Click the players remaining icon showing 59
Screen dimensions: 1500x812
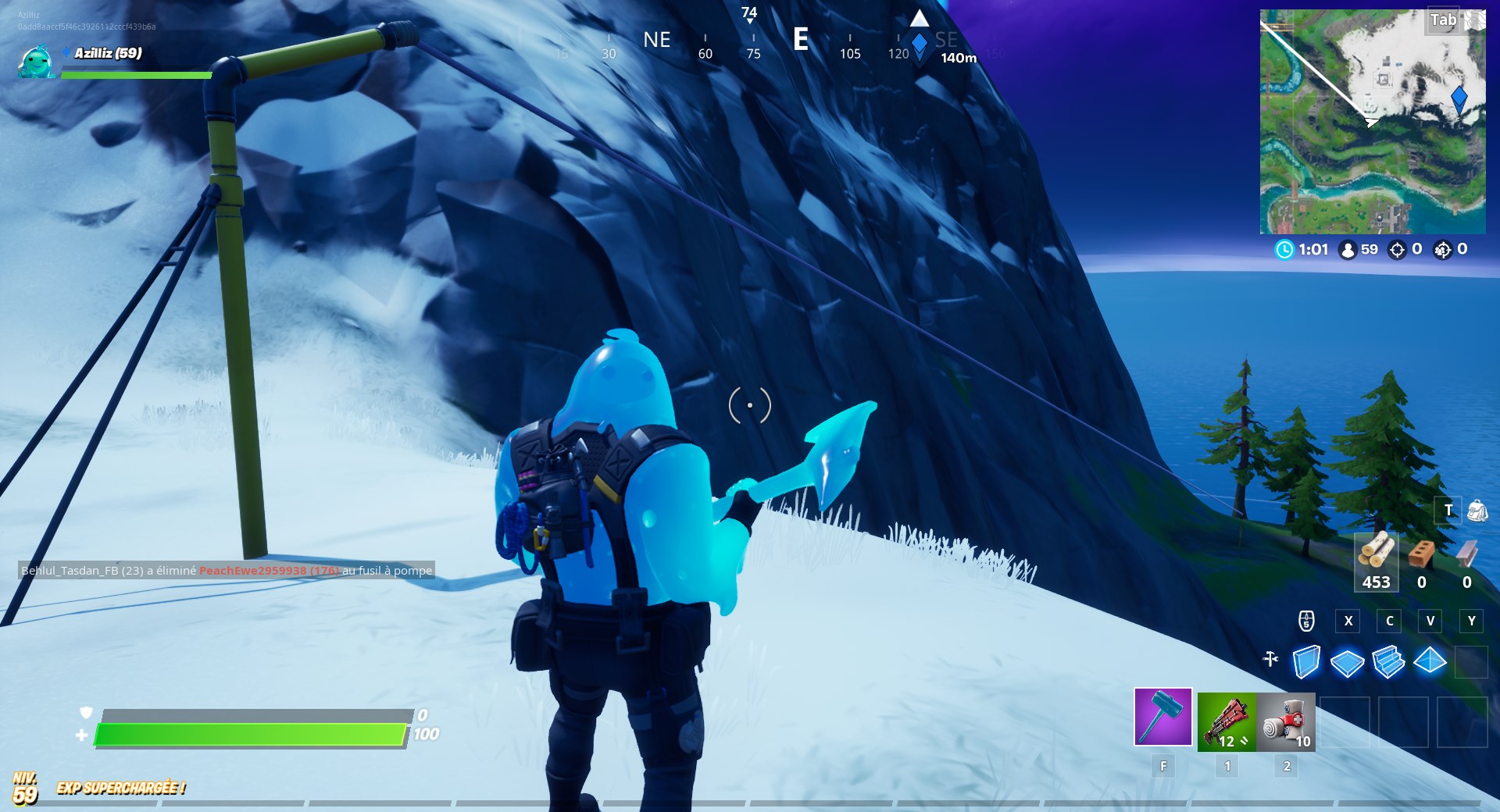(x=1348, y=251)
